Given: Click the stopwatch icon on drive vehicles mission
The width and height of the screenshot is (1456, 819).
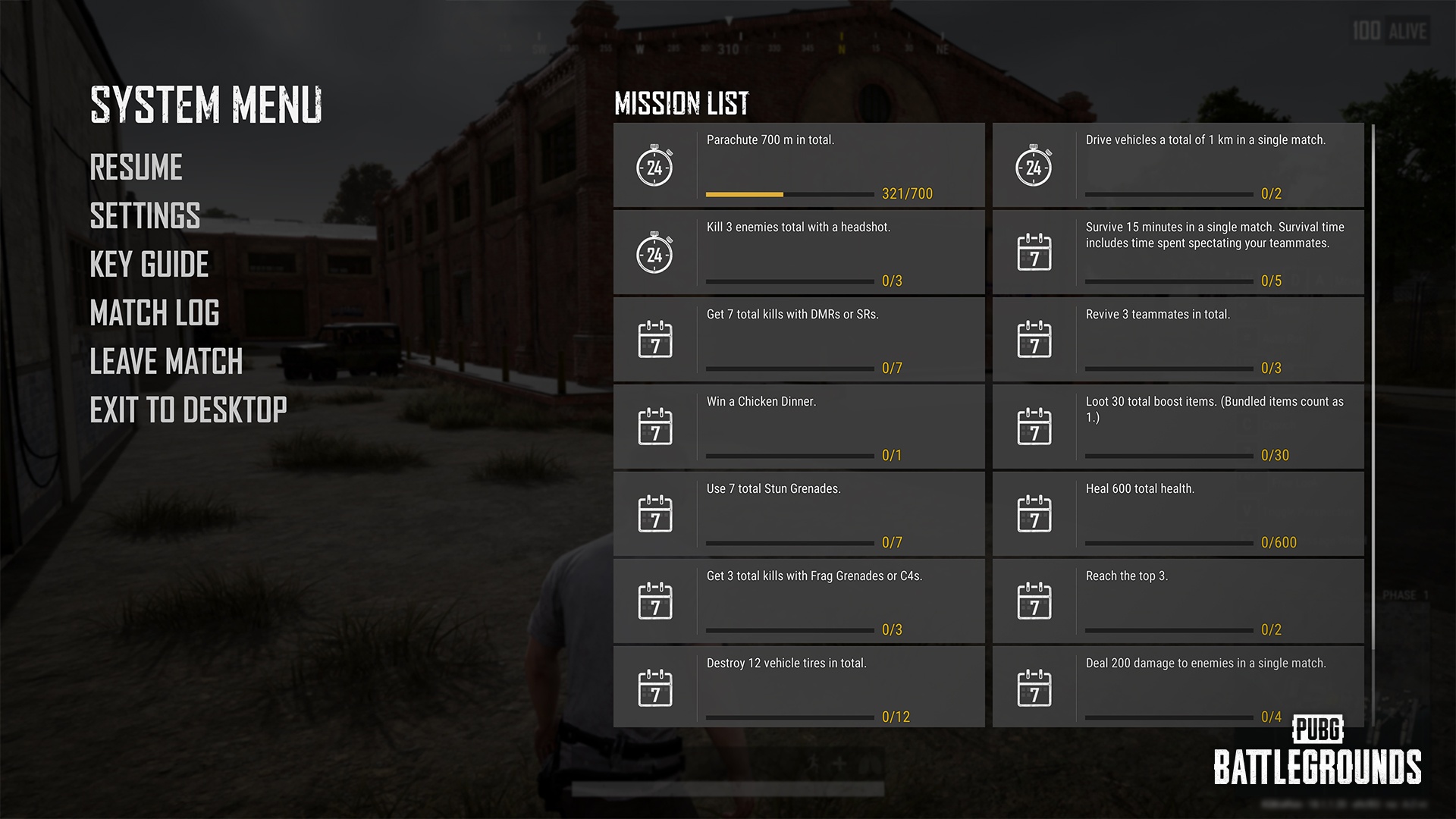Looking at the screenshot, I should pyautogui.click(x=1034, y=169).
